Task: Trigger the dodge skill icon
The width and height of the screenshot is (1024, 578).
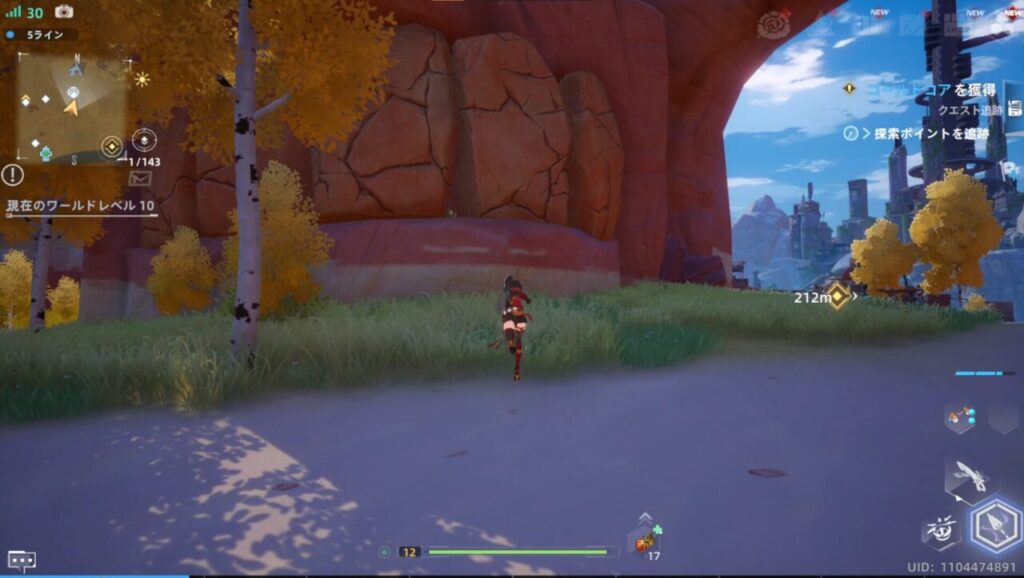Action: click(x=940, y=532)
